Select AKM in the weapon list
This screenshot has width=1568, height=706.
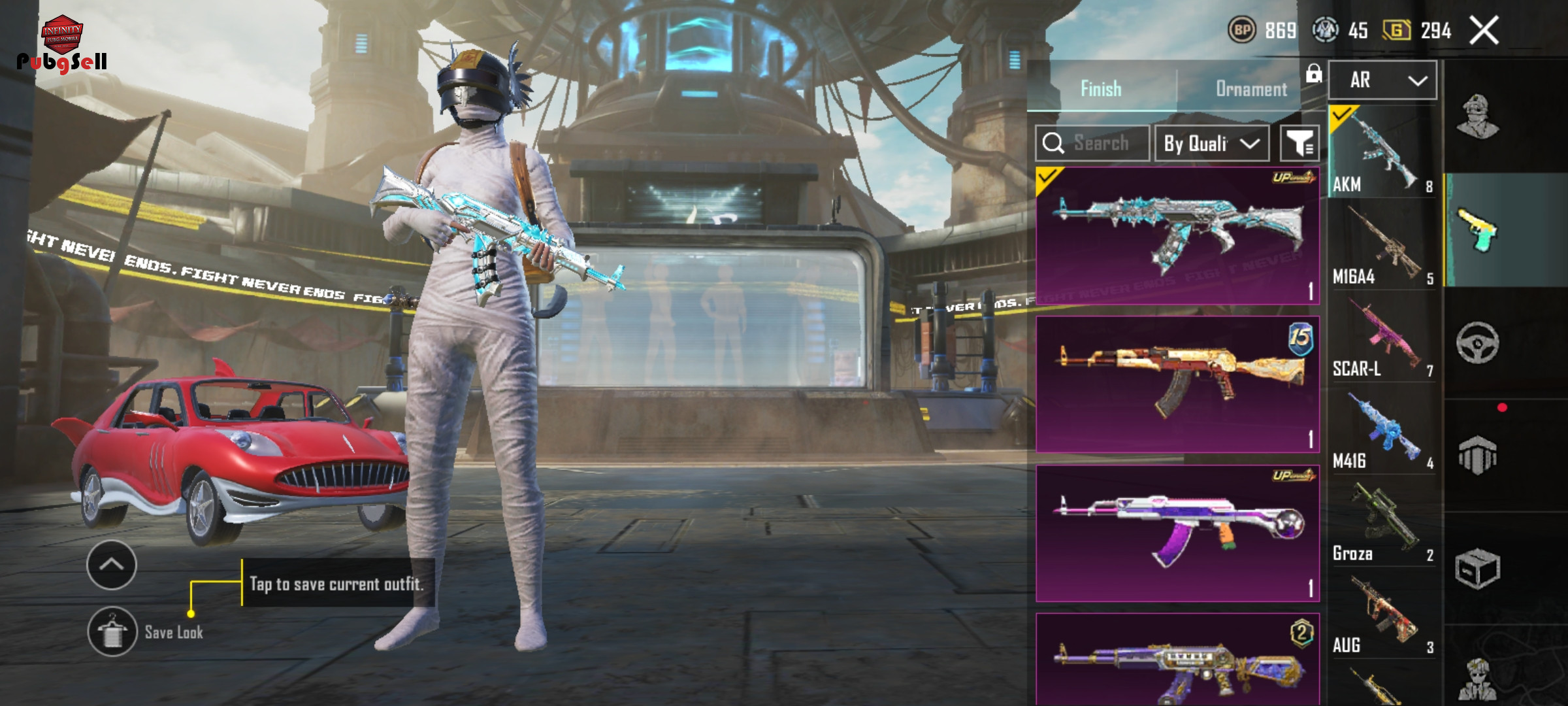[x=1382, y=152]
